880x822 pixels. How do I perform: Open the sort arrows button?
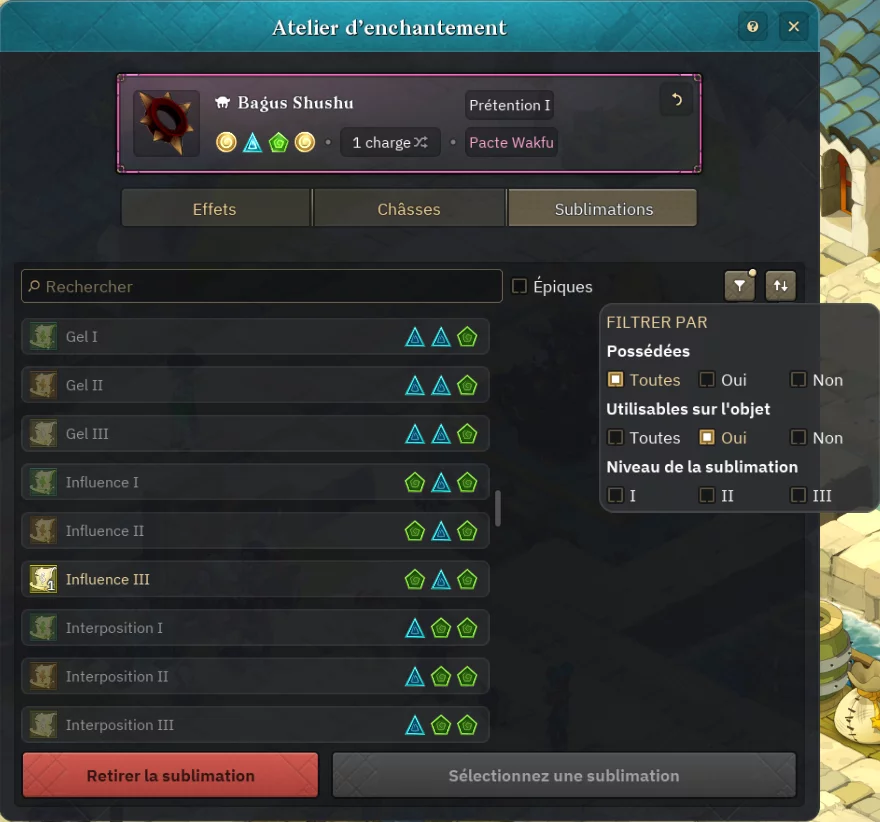[x=781, y=286]
